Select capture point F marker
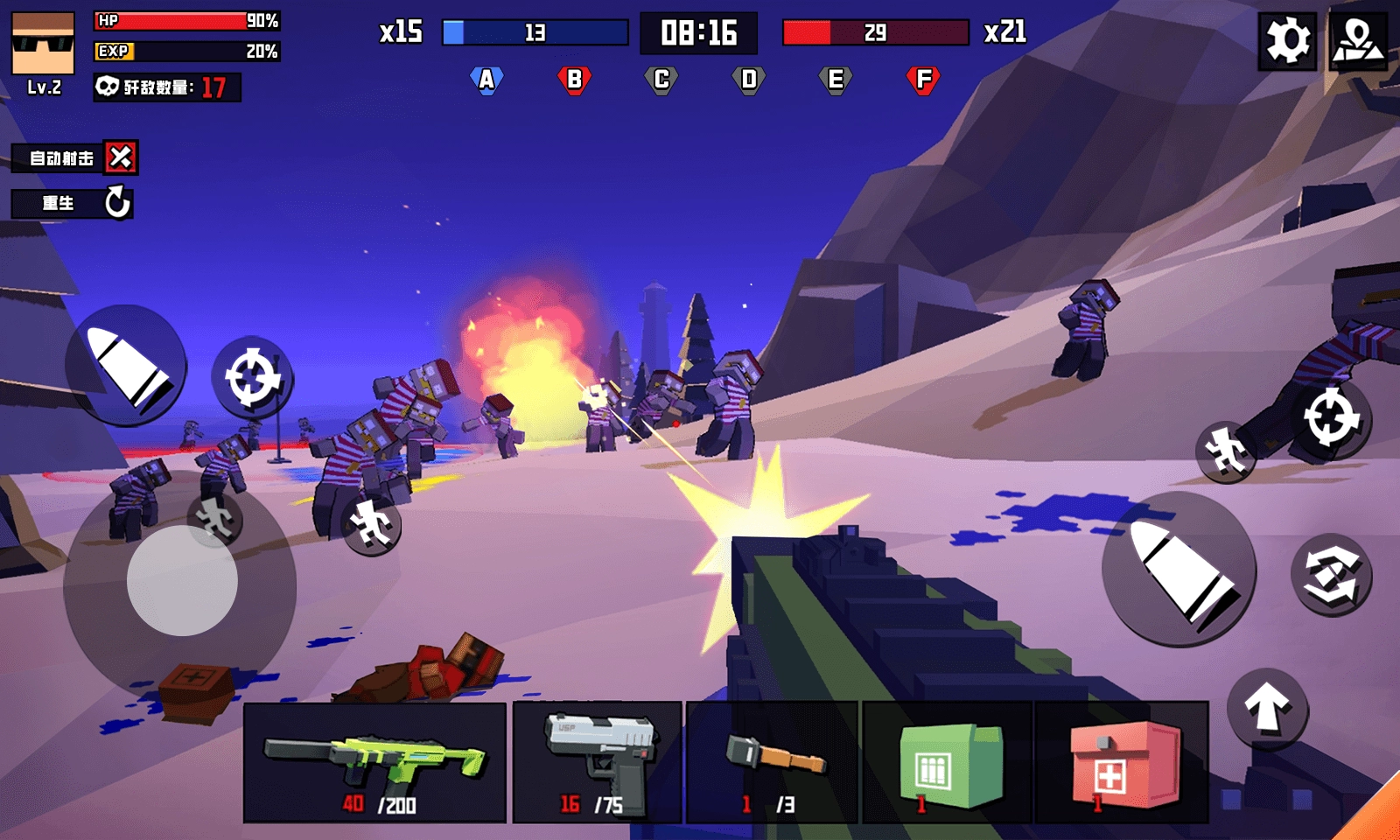The image size is (1400, 840). pyautogui.click(x=923, y=80)
